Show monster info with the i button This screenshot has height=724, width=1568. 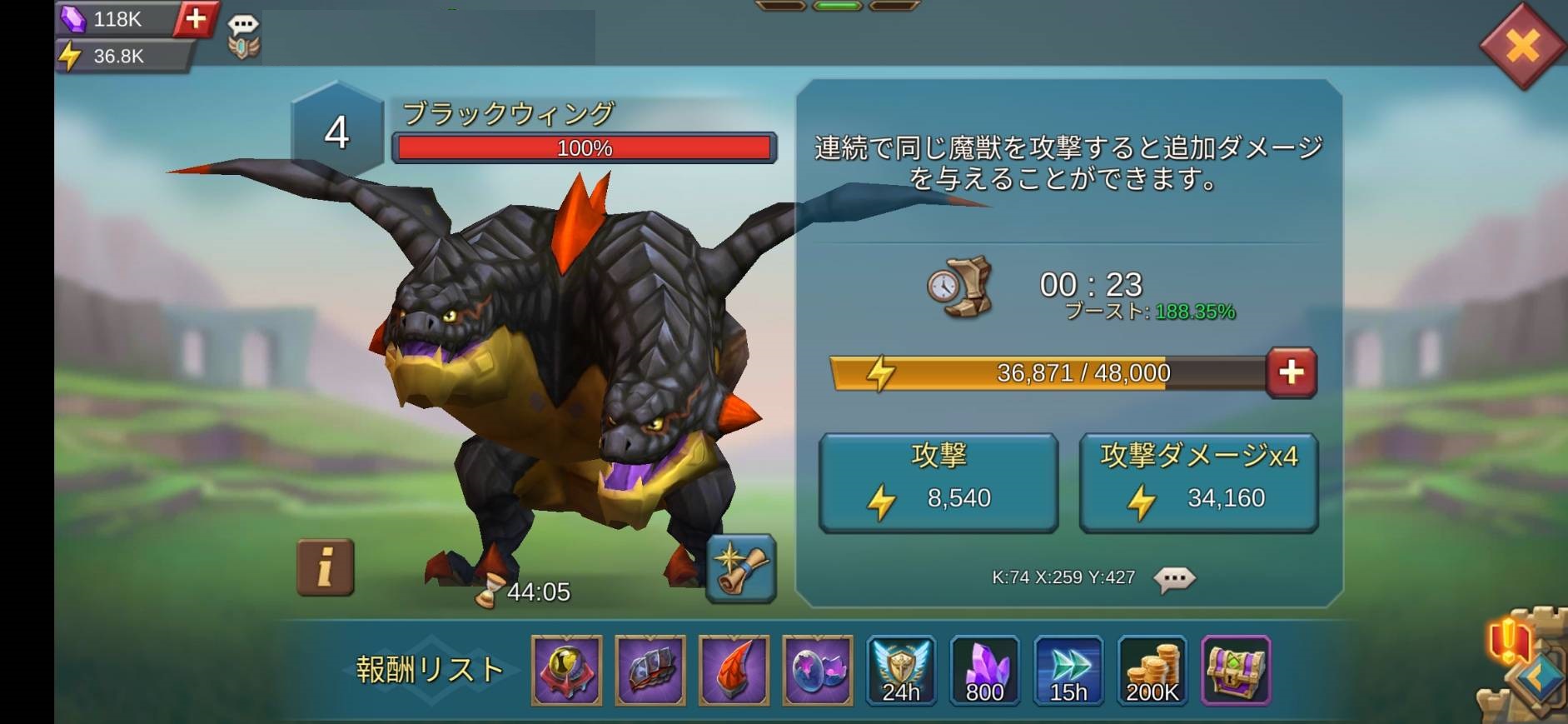click(326, 567)
